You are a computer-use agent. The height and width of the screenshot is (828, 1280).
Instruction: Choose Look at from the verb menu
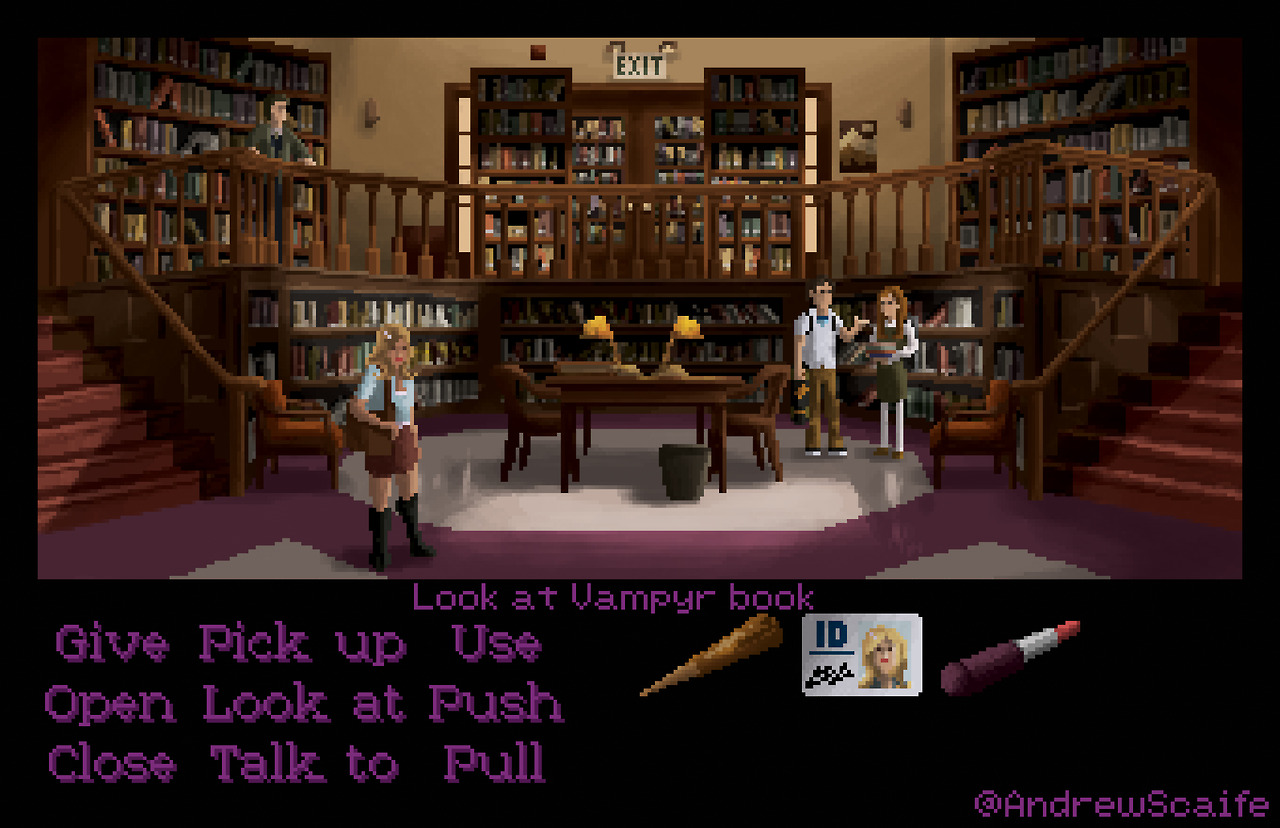pyautogui.click(x=300, y=703)
